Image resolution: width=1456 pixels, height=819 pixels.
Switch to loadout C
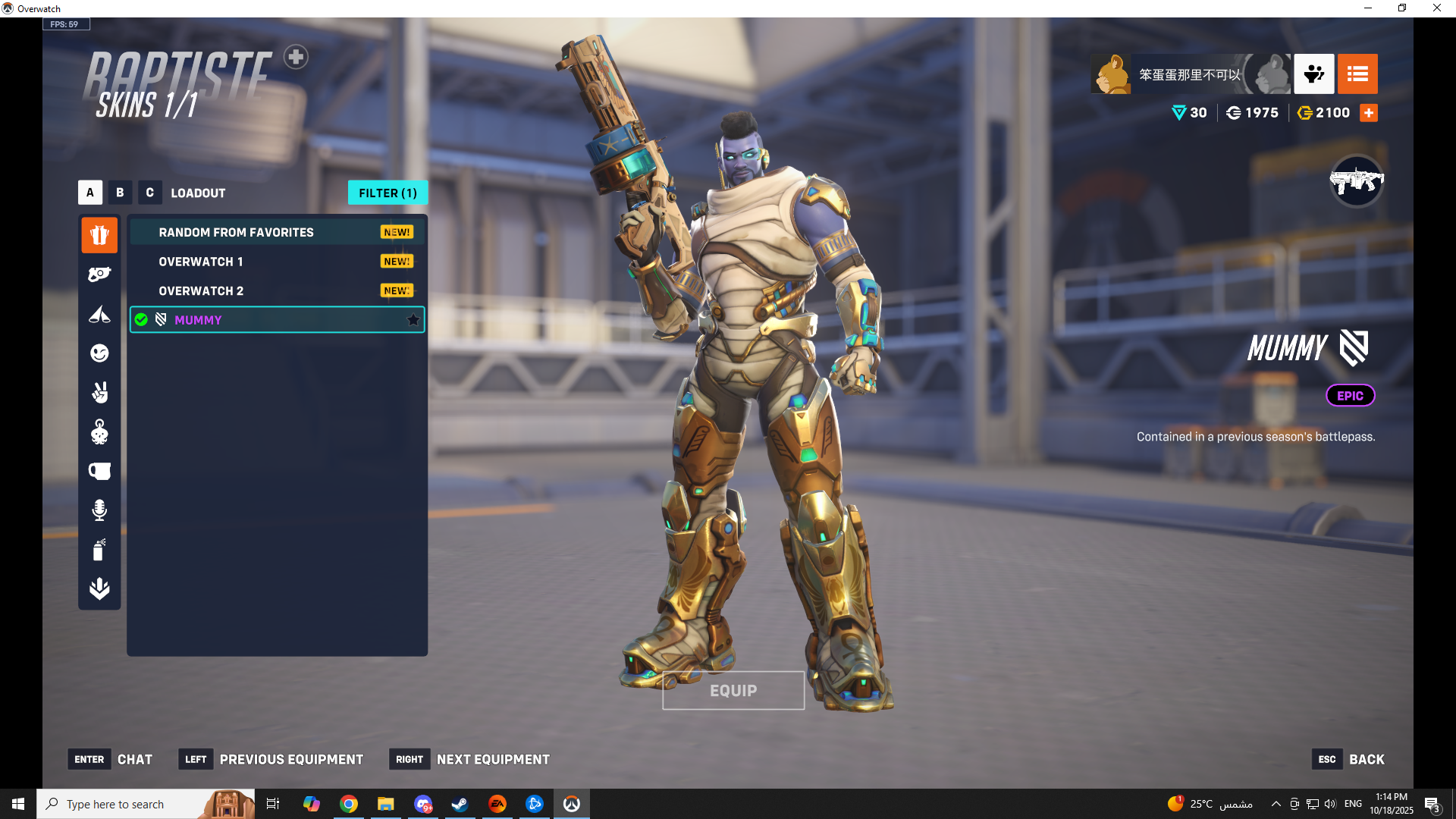pyautogui.click(x=149, y=193)
